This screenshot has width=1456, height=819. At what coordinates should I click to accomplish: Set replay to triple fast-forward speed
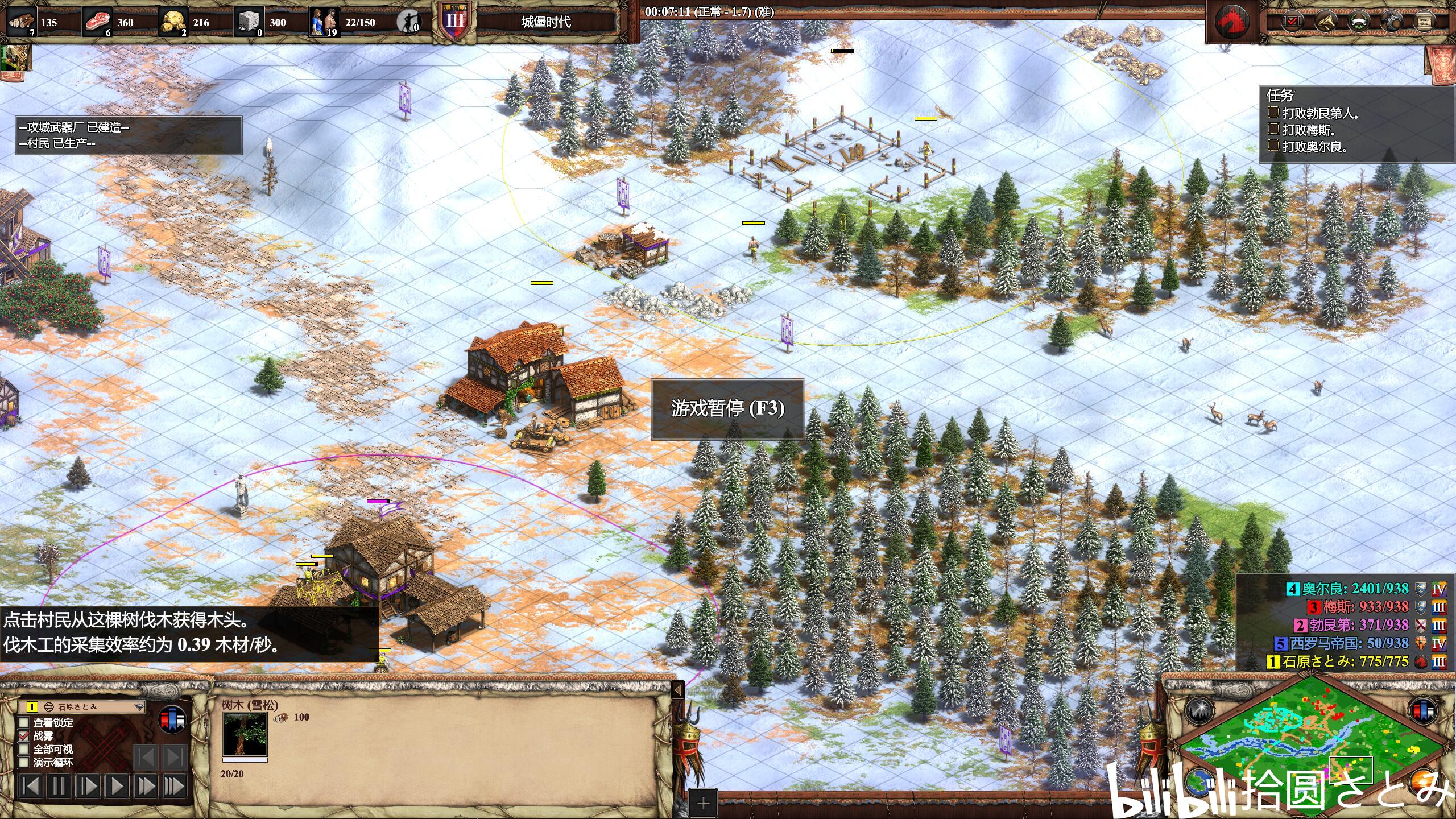point(175,787)
